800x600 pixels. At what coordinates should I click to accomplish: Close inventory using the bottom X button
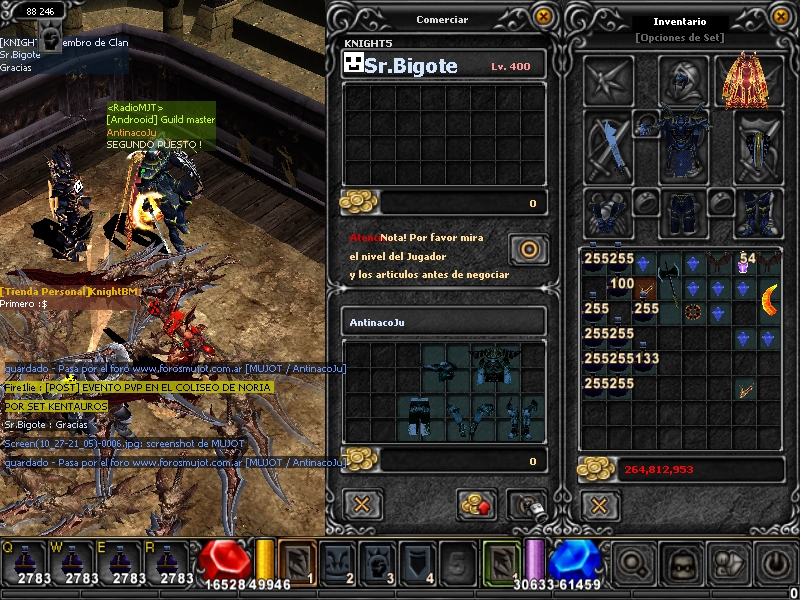[x=598, y=504]
